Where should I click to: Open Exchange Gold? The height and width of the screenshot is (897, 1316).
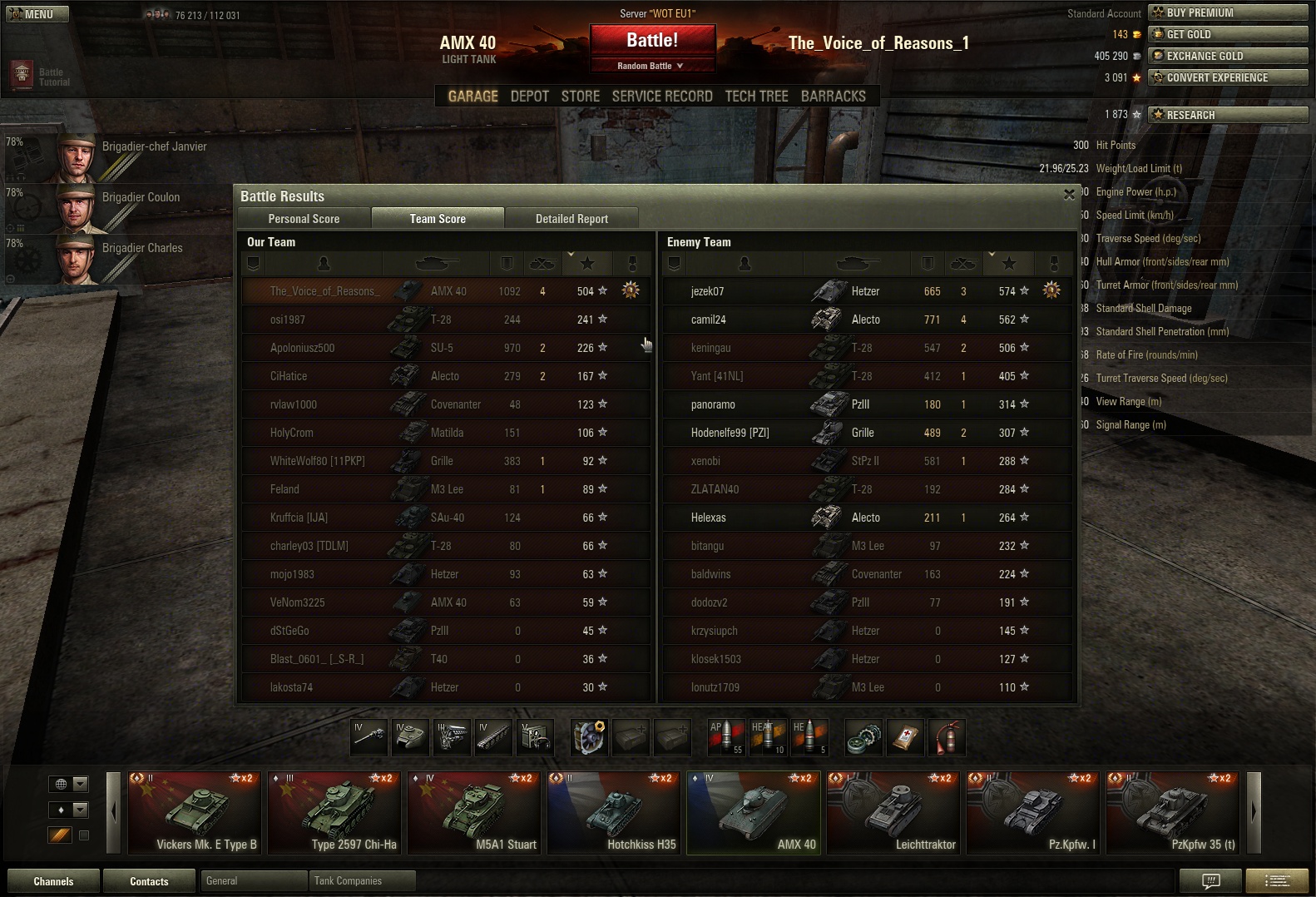coord(1227,56)
